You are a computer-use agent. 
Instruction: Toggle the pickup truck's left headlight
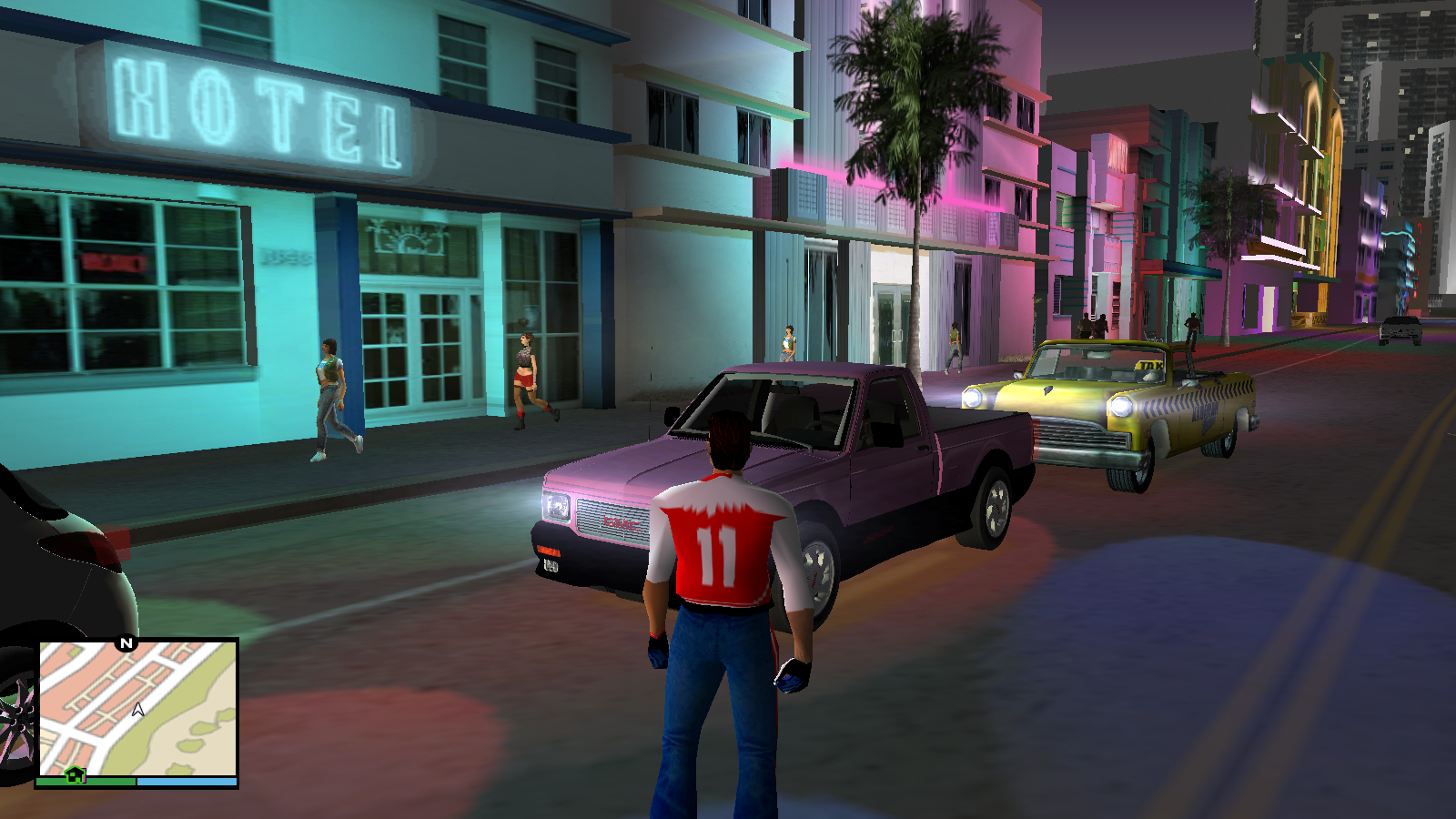click(x=555, y=505)
